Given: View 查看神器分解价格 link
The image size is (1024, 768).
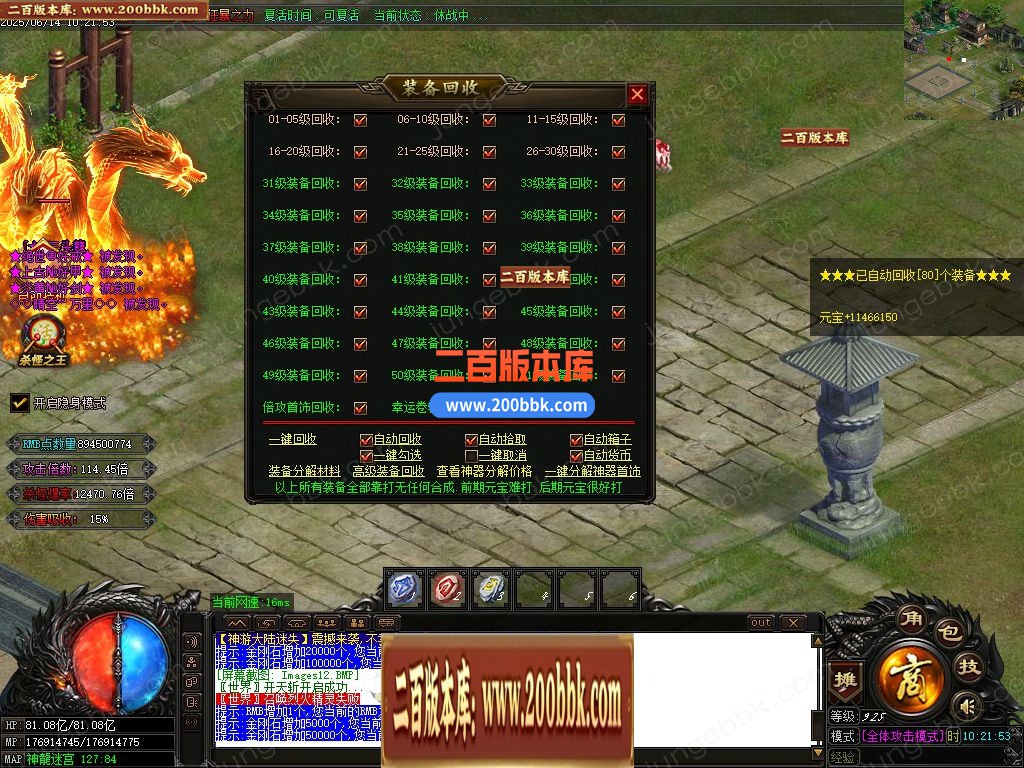Looking at the screenshot, I should [484, 471].
